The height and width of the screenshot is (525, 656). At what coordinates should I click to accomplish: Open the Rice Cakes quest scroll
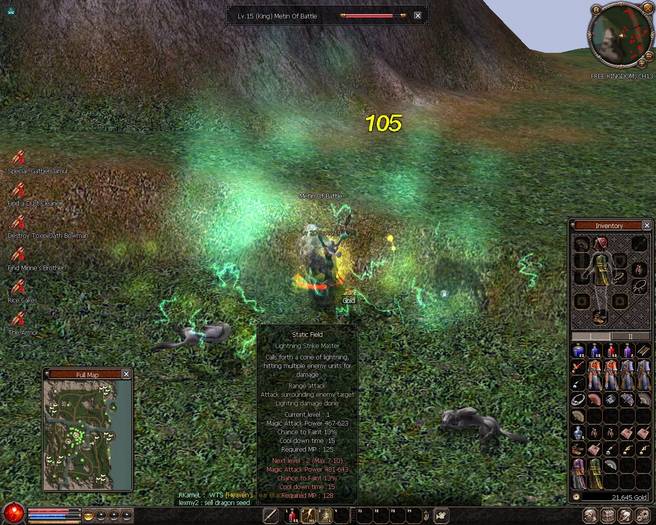pos(19,285)
